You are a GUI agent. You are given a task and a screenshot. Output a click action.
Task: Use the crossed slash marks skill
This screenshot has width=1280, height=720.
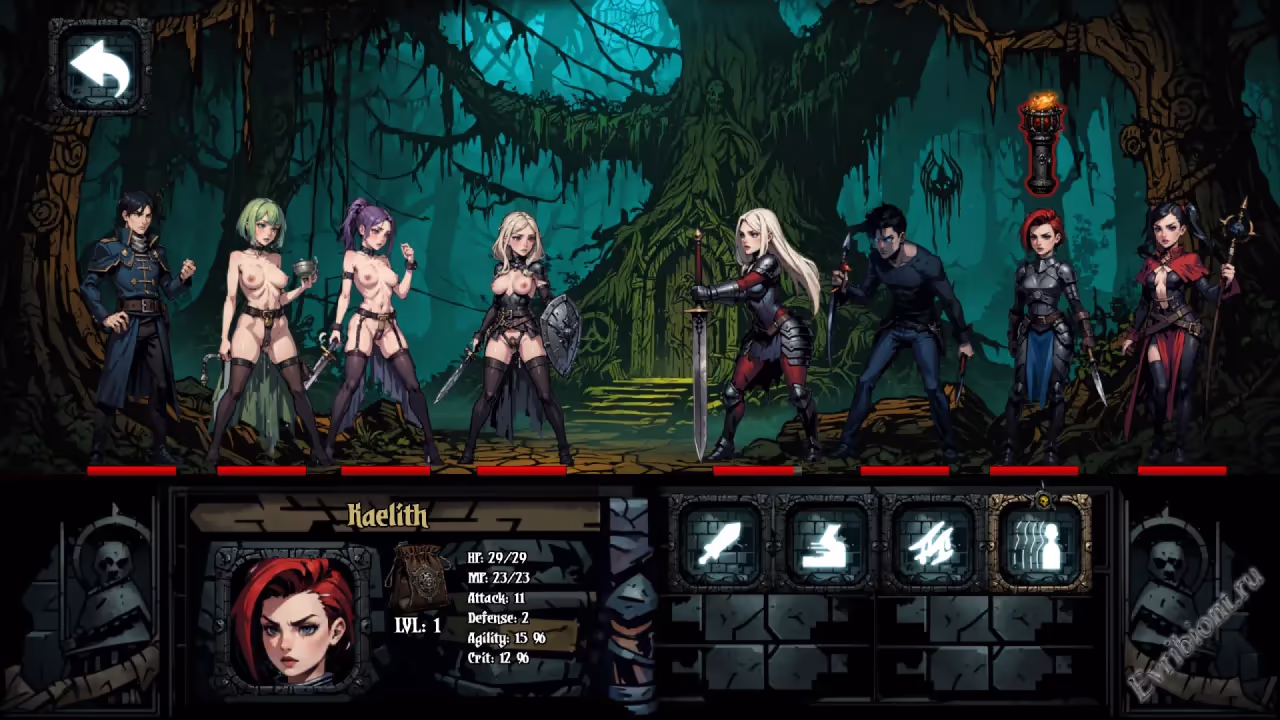pos(934,544)
